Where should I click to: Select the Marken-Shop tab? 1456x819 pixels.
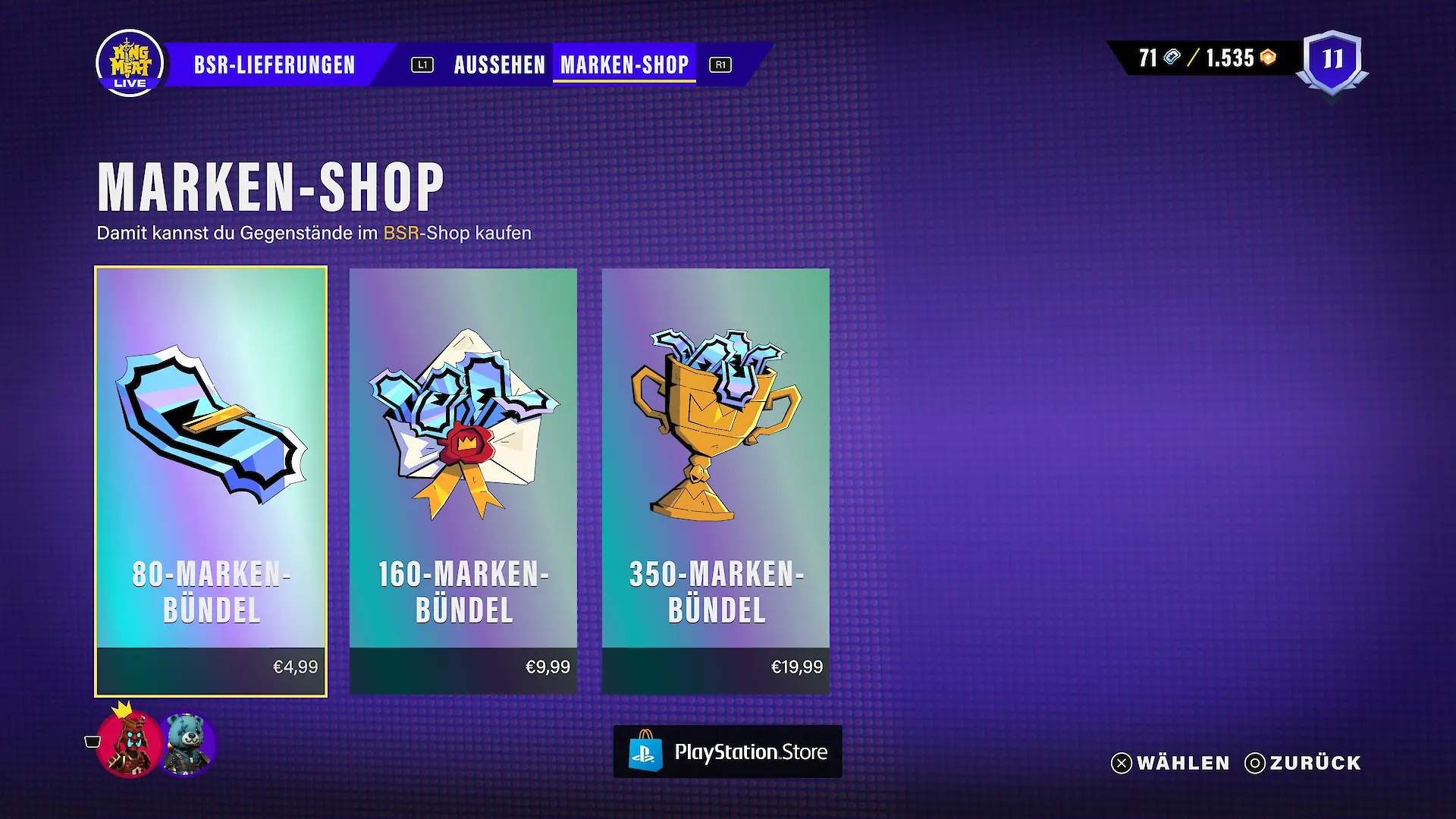(624, 65)
